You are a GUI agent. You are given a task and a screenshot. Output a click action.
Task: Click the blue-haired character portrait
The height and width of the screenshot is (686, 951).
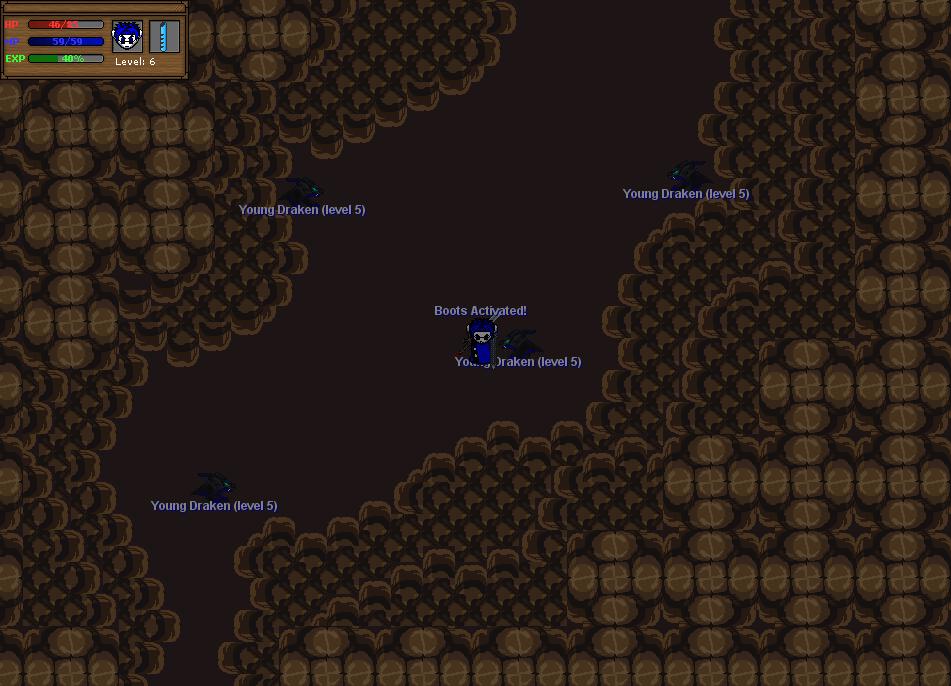pyautogui.click(x=127, y=37)
